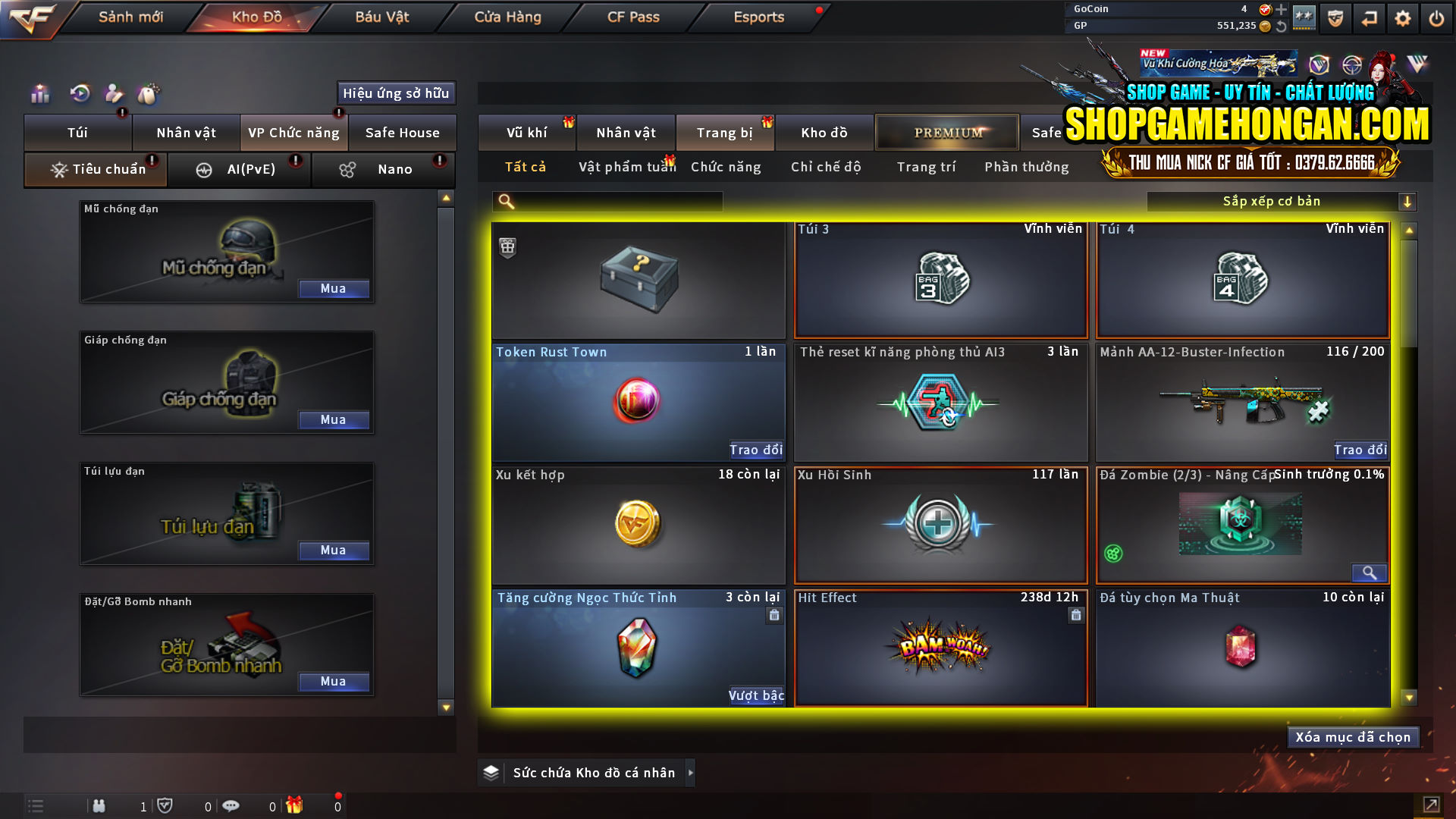Open the friends icon in bottom status bar
This screenshot has width=1456, height=819.
click(99, 805)
